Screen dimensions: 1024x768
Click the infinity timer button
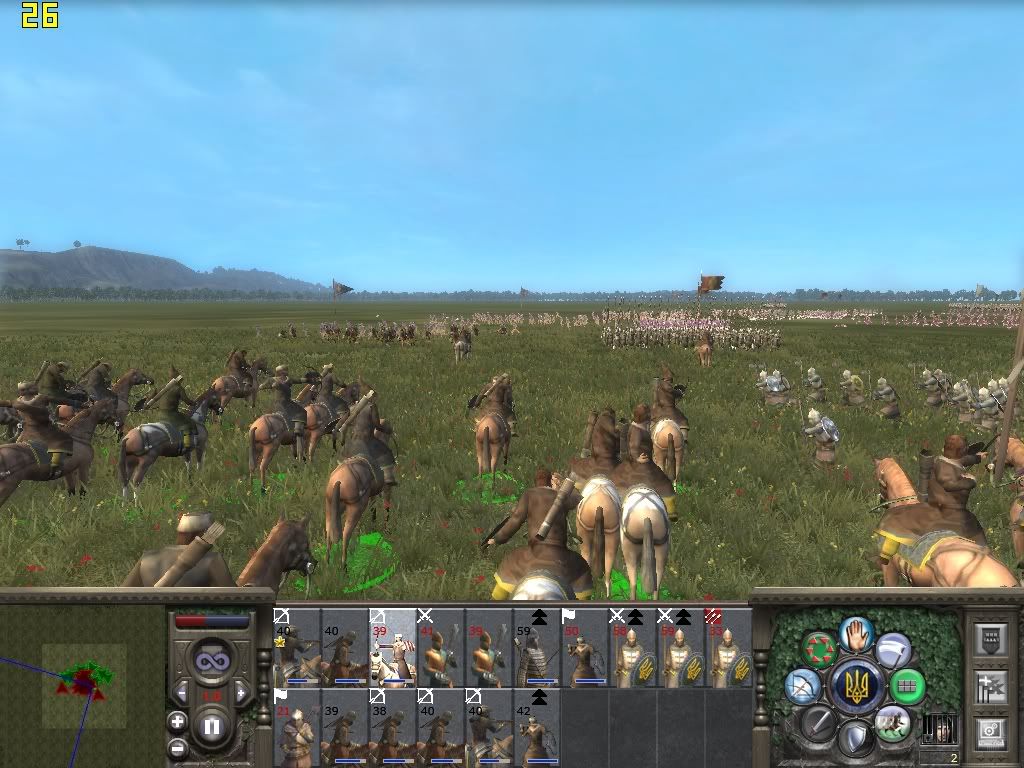[211, 661]
